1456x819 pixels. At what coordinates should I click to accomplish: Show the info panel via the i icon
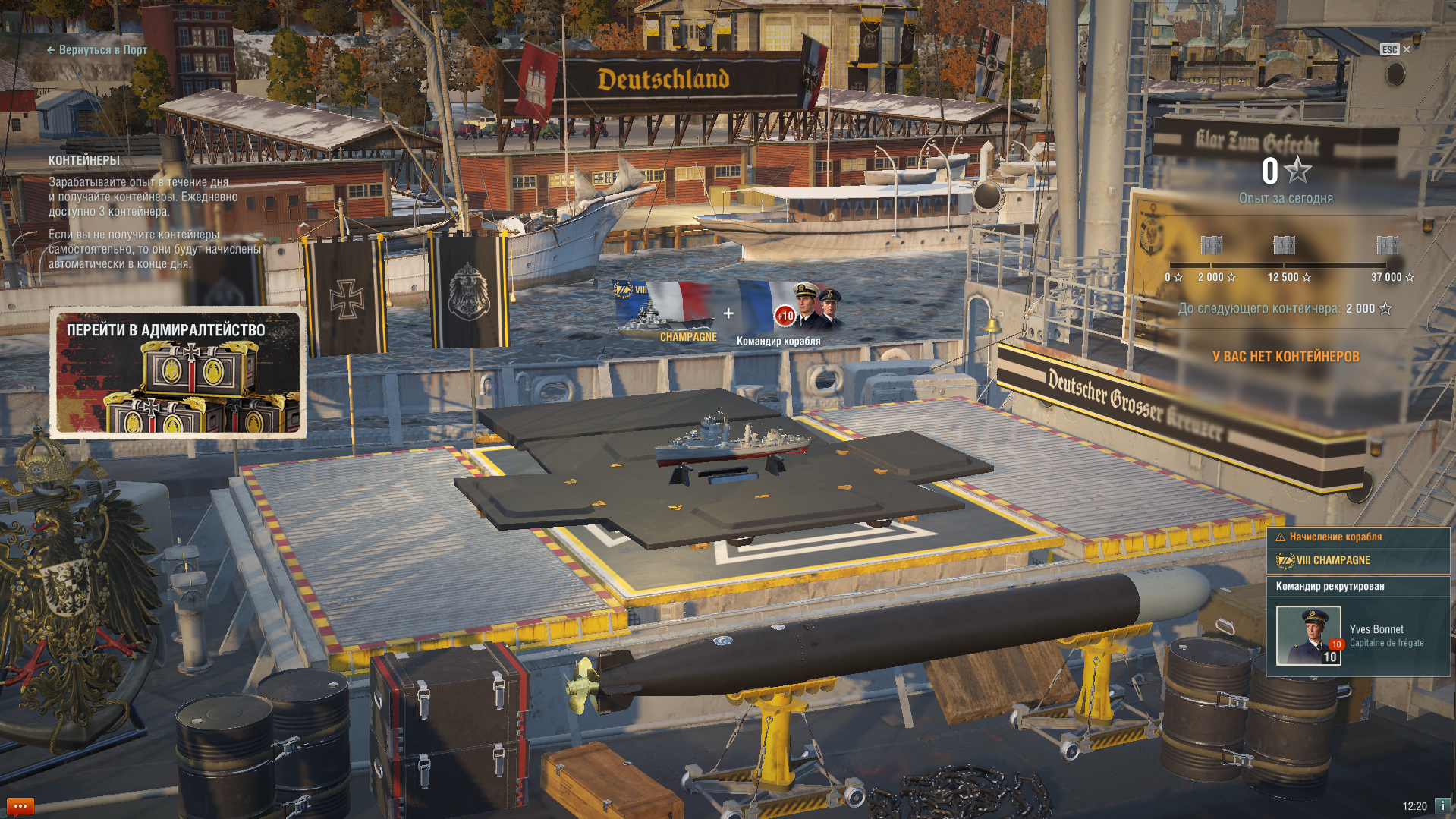coord(1442,806)
